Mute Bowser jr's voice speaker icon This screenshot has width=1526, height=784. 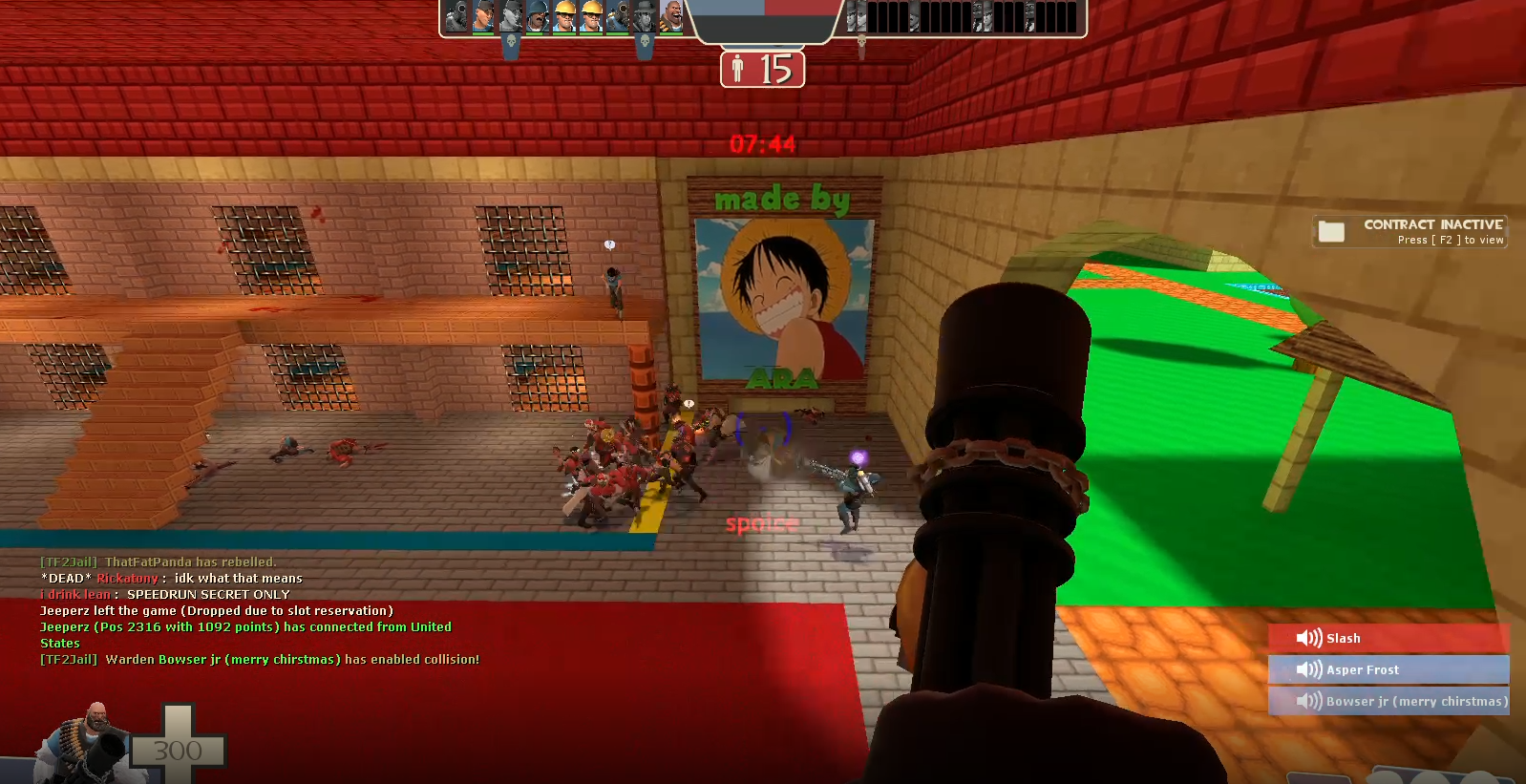(1307, 700)
